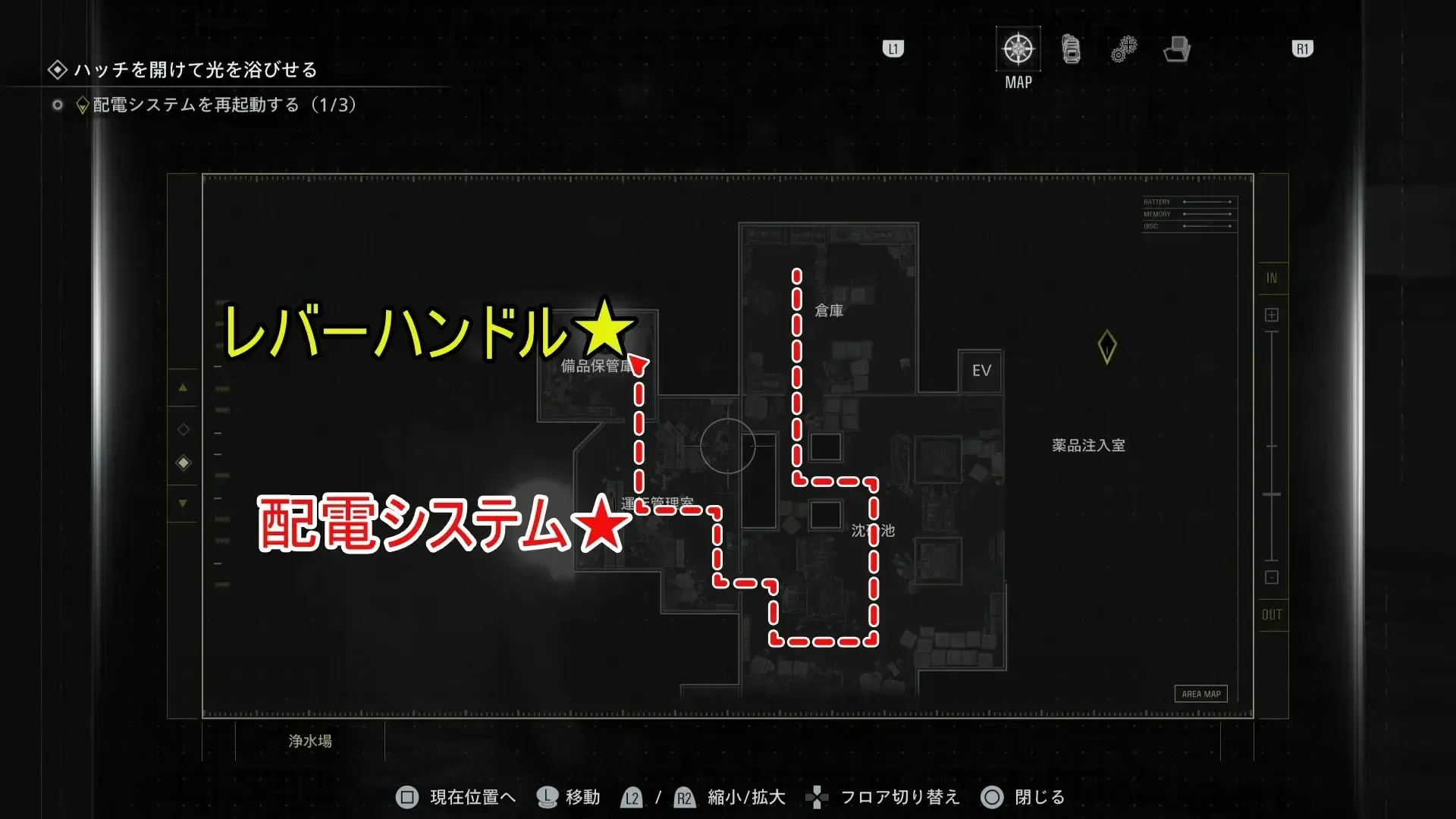Click the down arrow floor selector
Image resolution: width=1456 pixels, height=819 pixels.
183,503
